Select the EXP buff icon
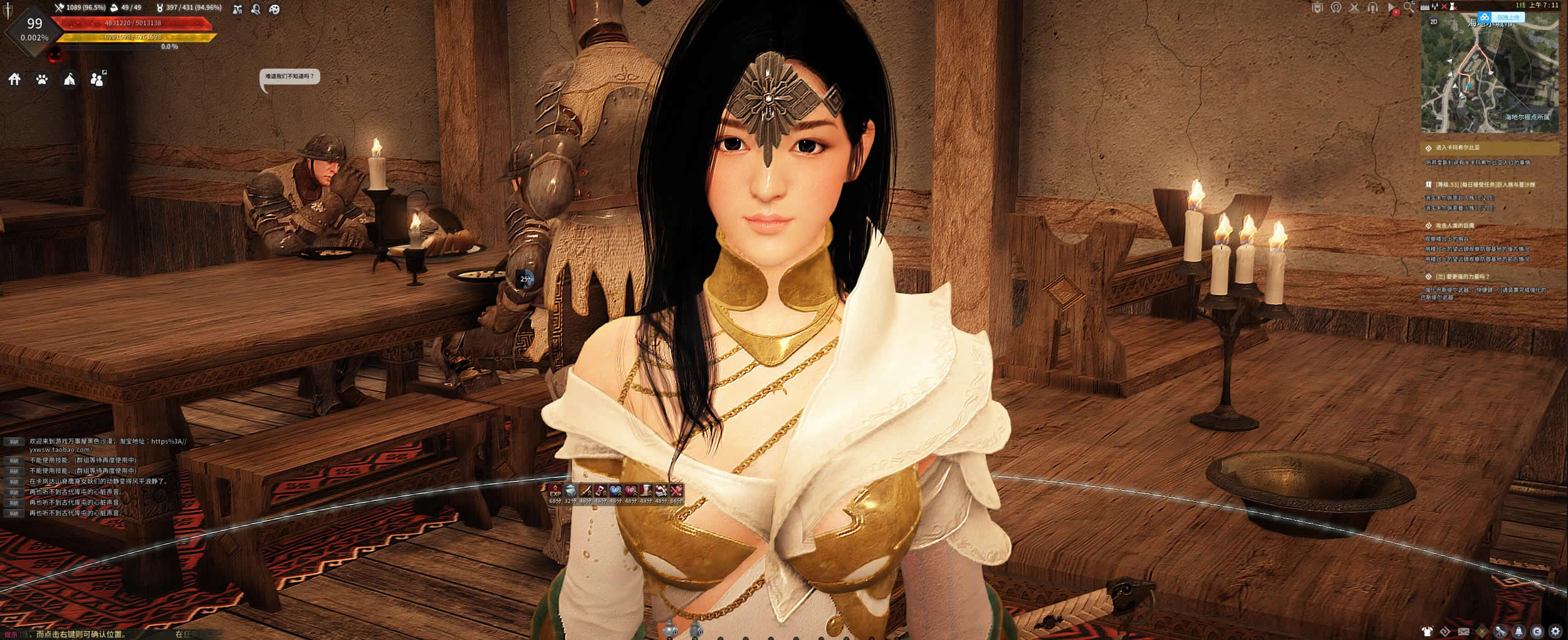 555,490
